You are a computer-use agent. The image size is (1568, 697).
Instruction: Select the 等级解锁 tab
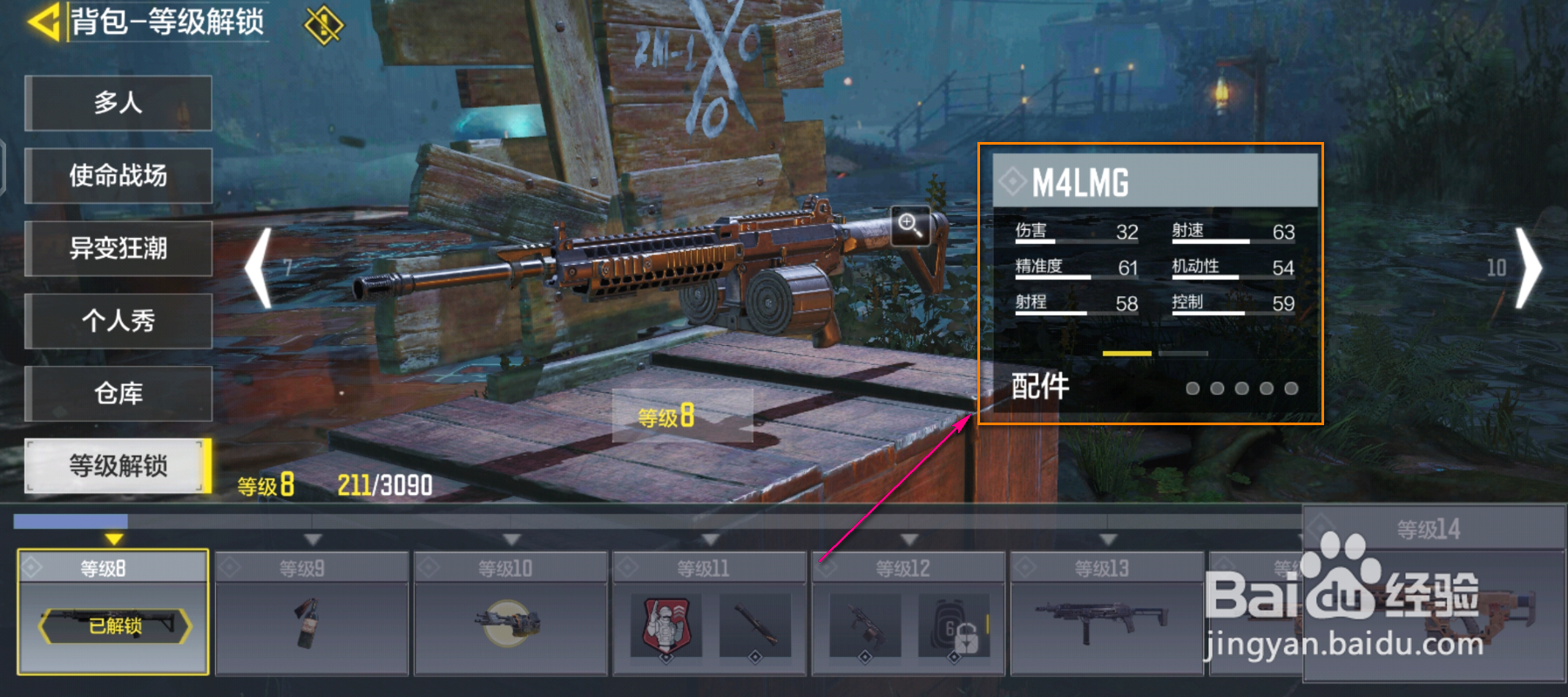118,466
